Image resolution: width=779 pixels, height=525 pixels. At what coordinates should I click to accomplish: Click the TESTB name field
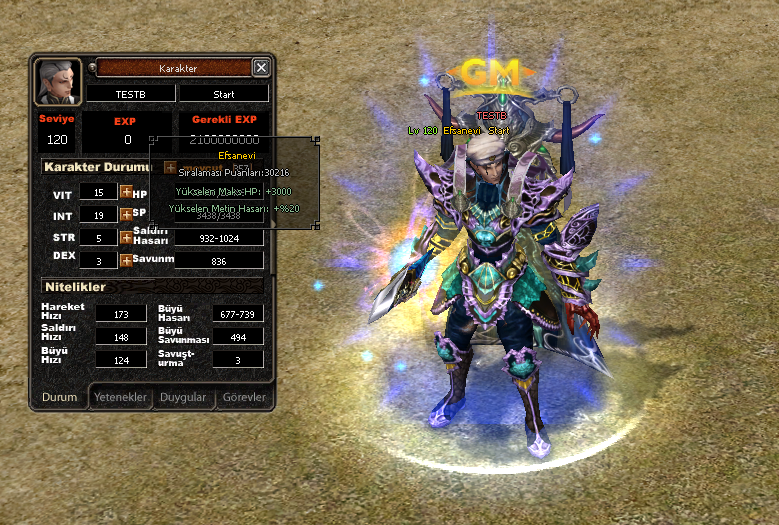point(130,93)
